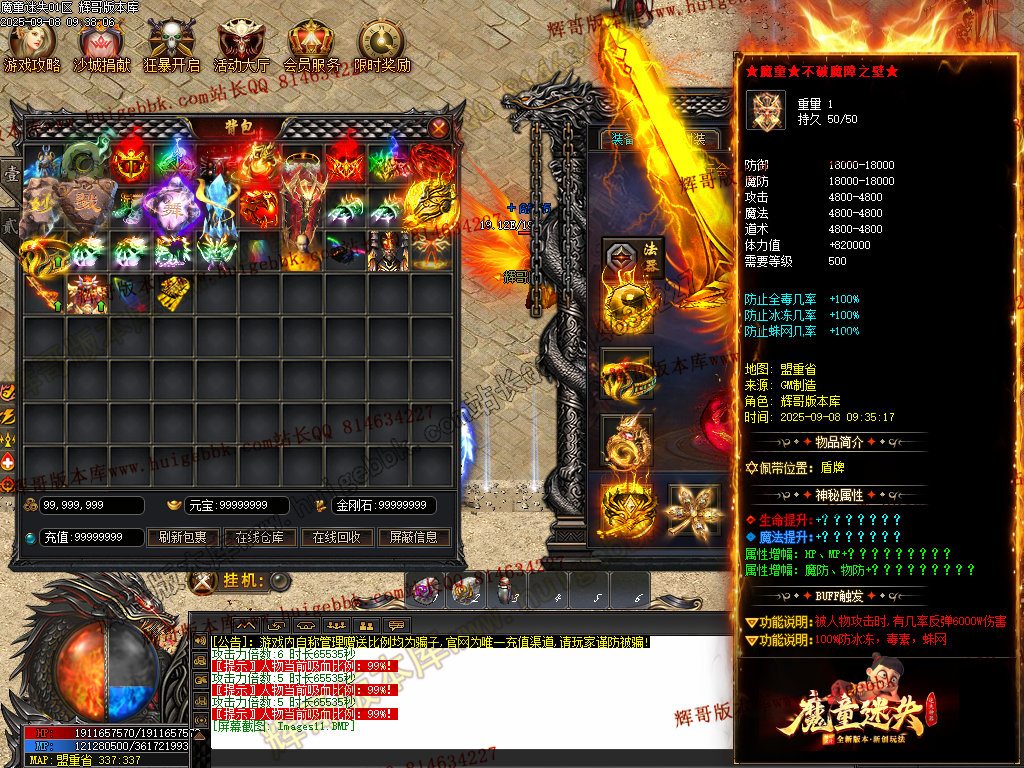Open the 活动大厅 event hall
This screenshot has width=1024, height=768.
pos(242,47)
